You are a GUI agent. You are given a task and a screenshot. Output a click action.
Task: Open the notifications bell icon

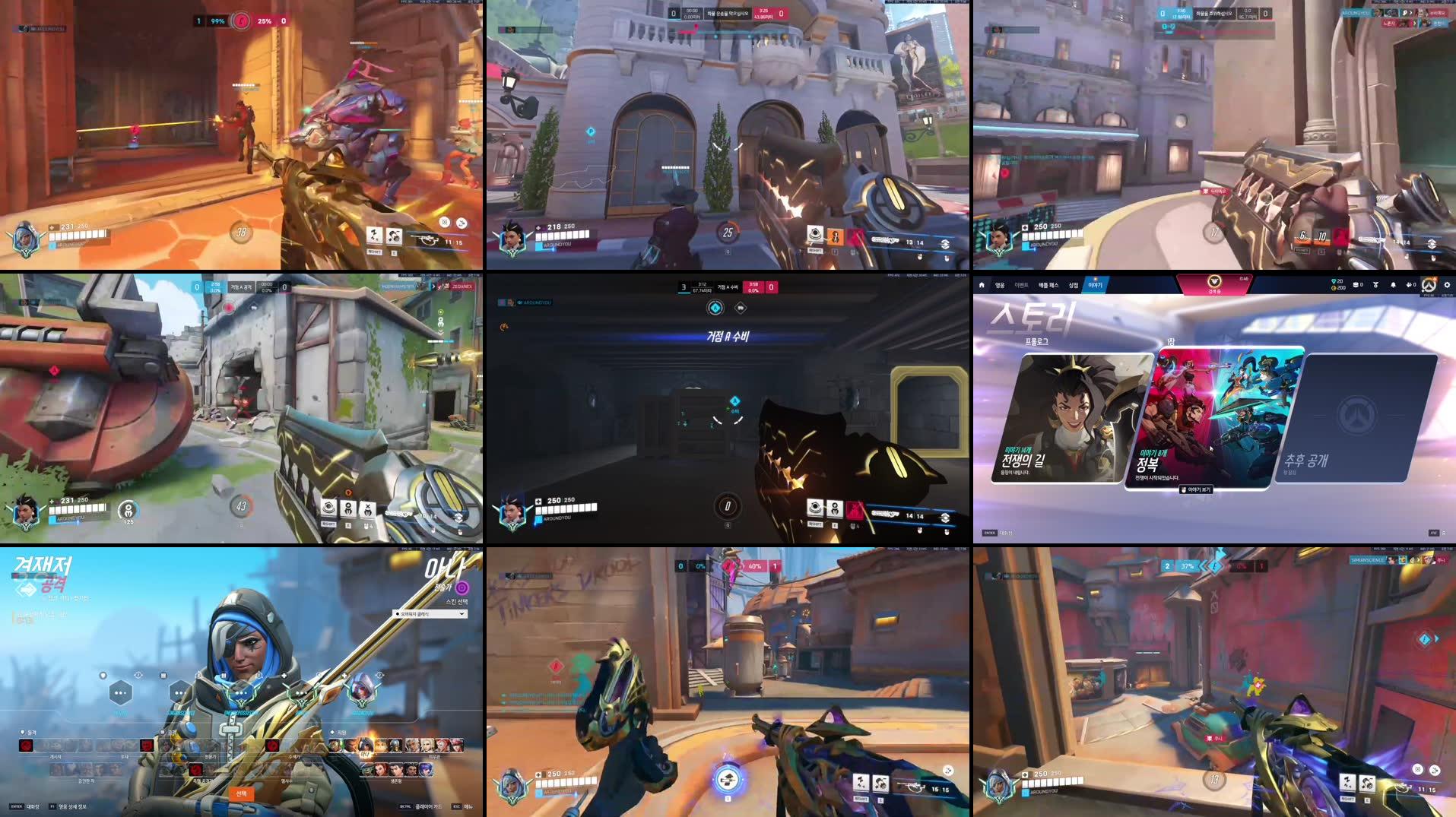click(x=1391, y=284)
